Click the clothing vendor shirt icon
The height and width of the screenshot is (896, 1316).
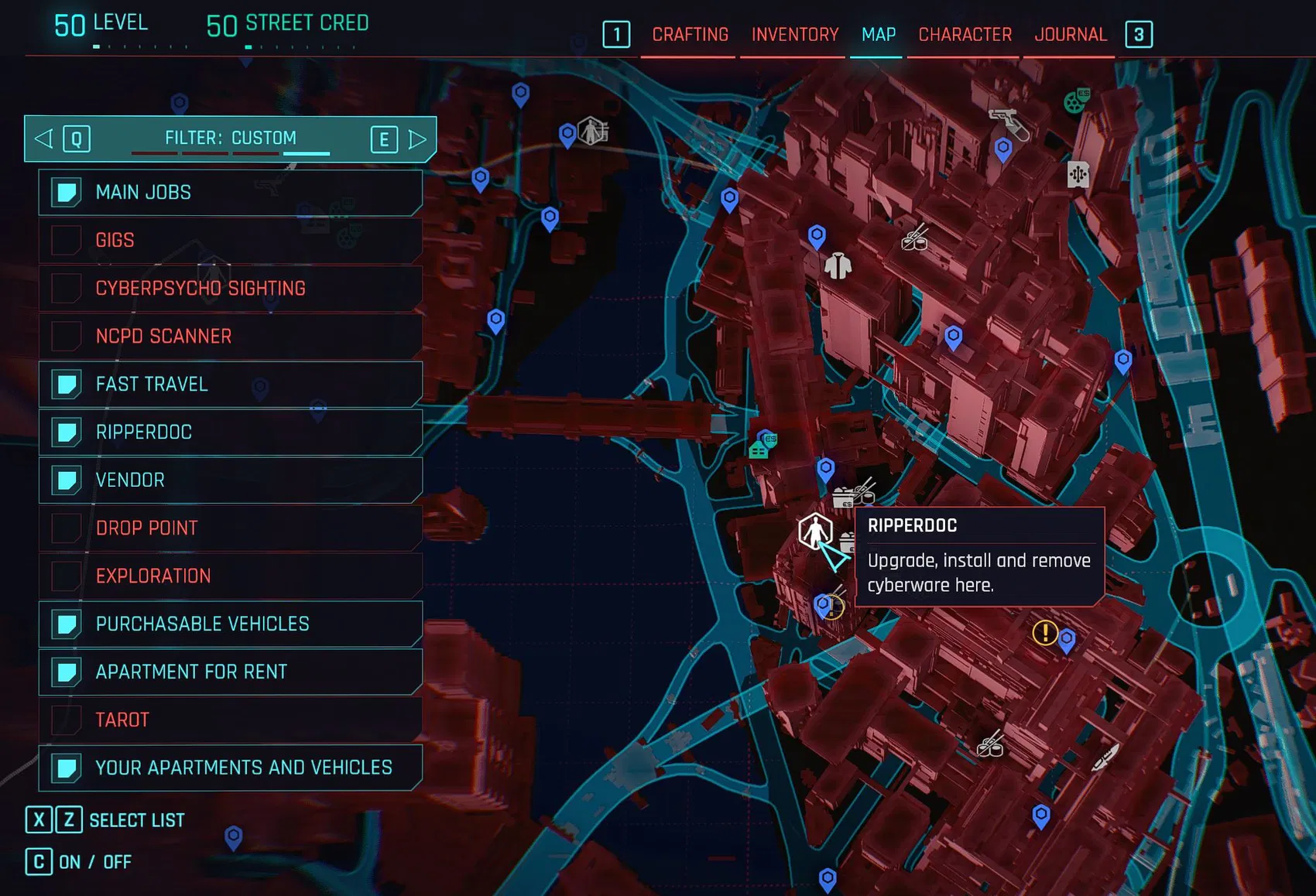pyautogui.click(x=840, y=266)
